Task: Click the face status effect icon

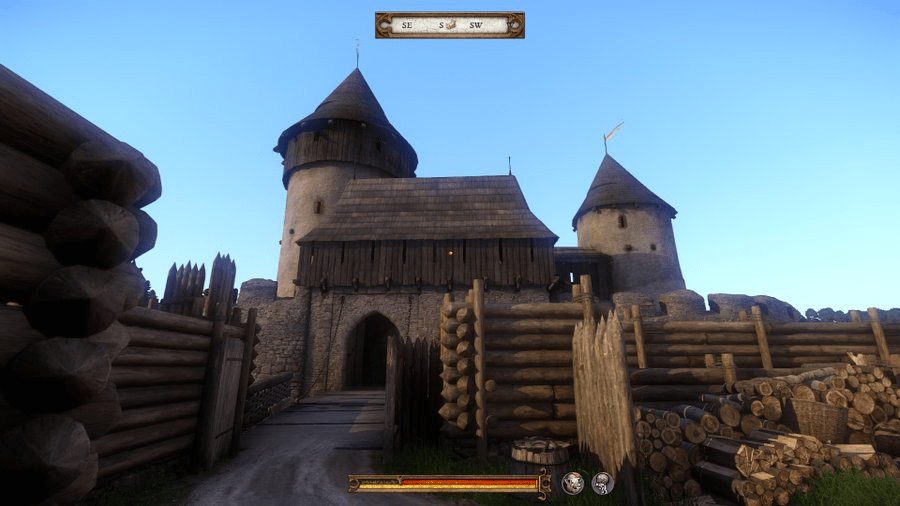Action: pyautogui.click(x=573, y=483)
